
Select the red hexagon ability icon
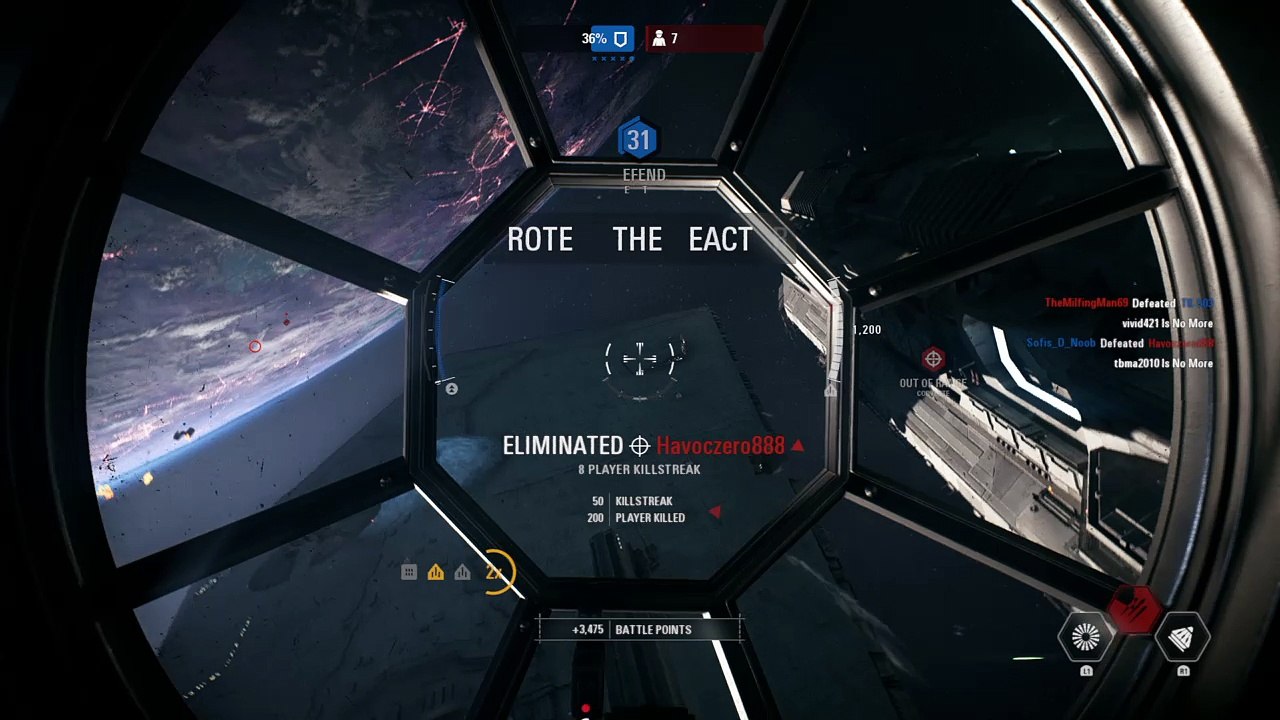(x=1134, y=606)
